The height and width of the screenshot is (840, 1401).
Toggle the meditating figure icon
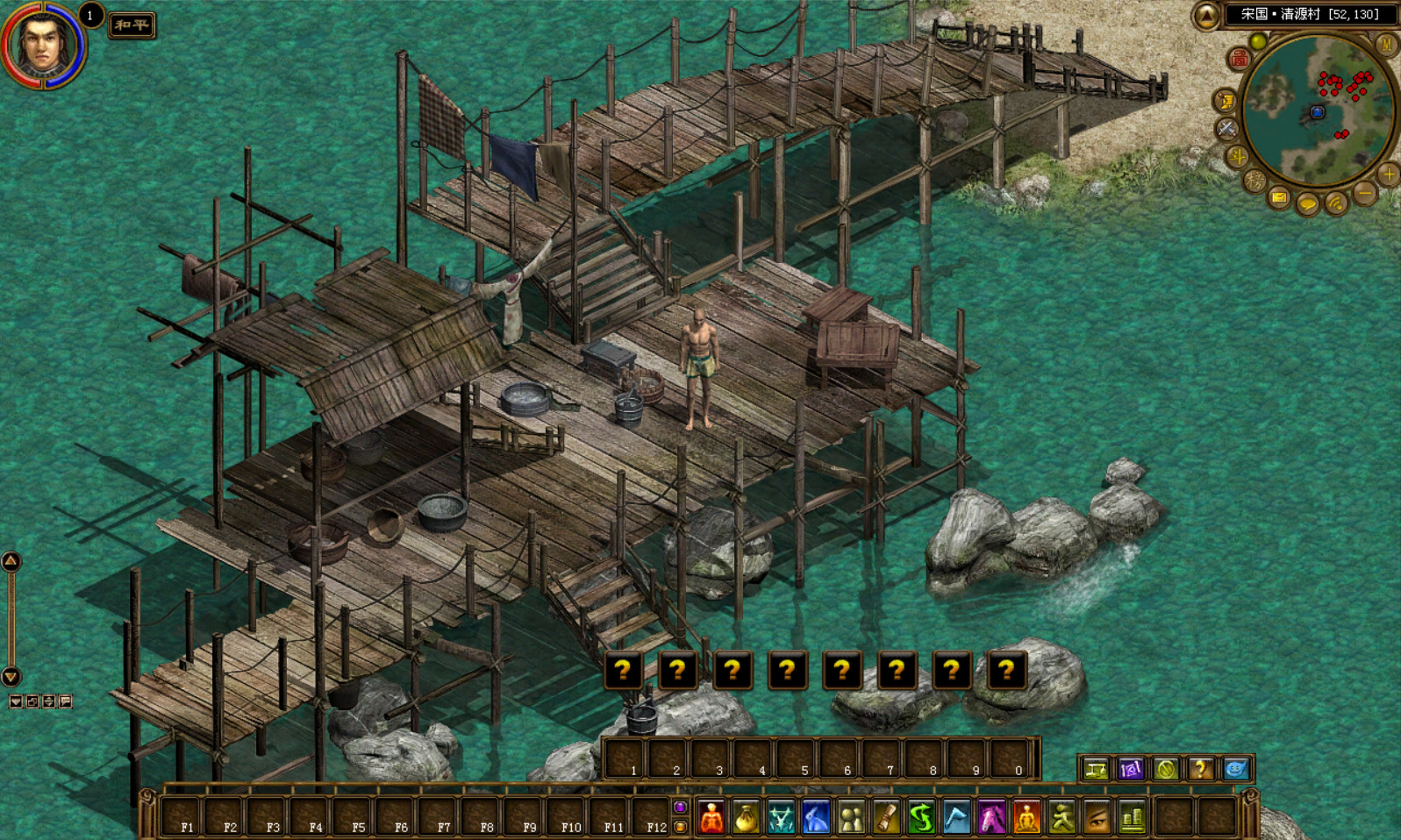click(x=1026, y=818)
